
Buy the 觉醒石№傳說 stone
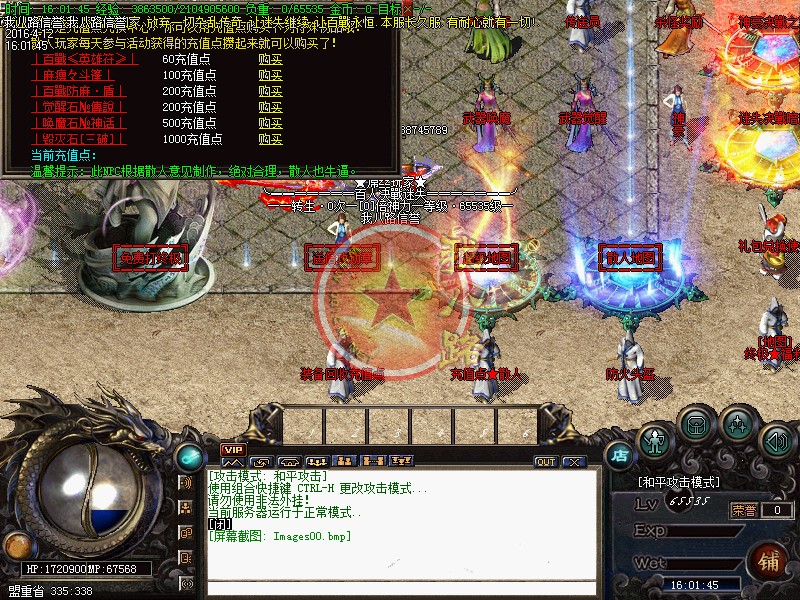coord(270,107)
